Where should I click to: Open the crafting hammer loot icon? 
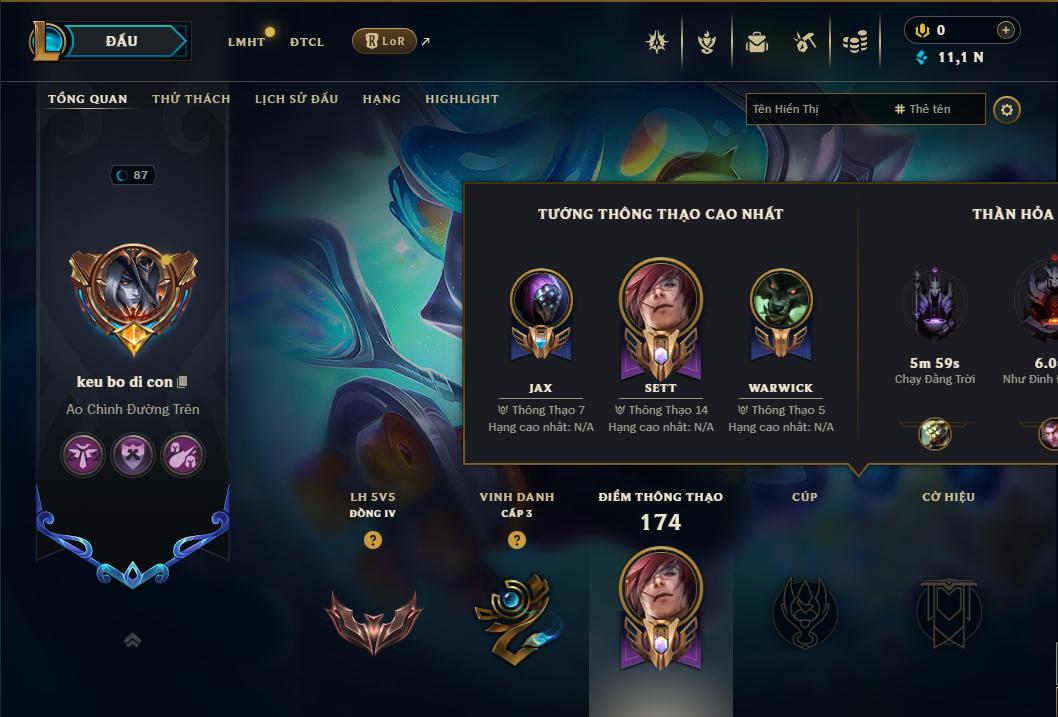[x=805, y=42]
